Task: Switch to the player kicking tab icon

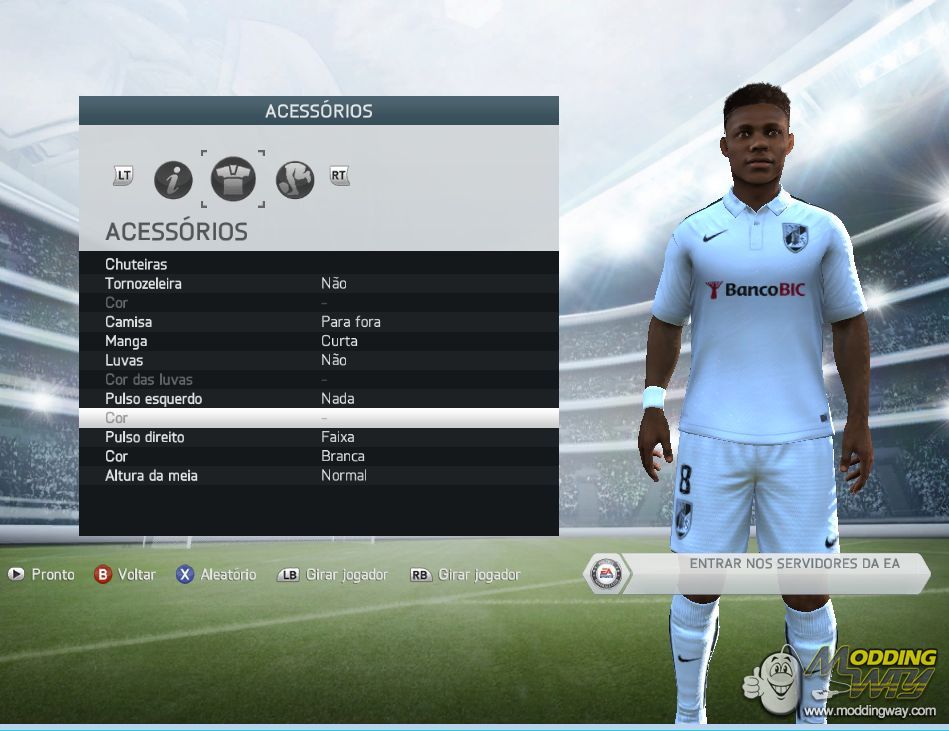Action: tap(295, 180)
